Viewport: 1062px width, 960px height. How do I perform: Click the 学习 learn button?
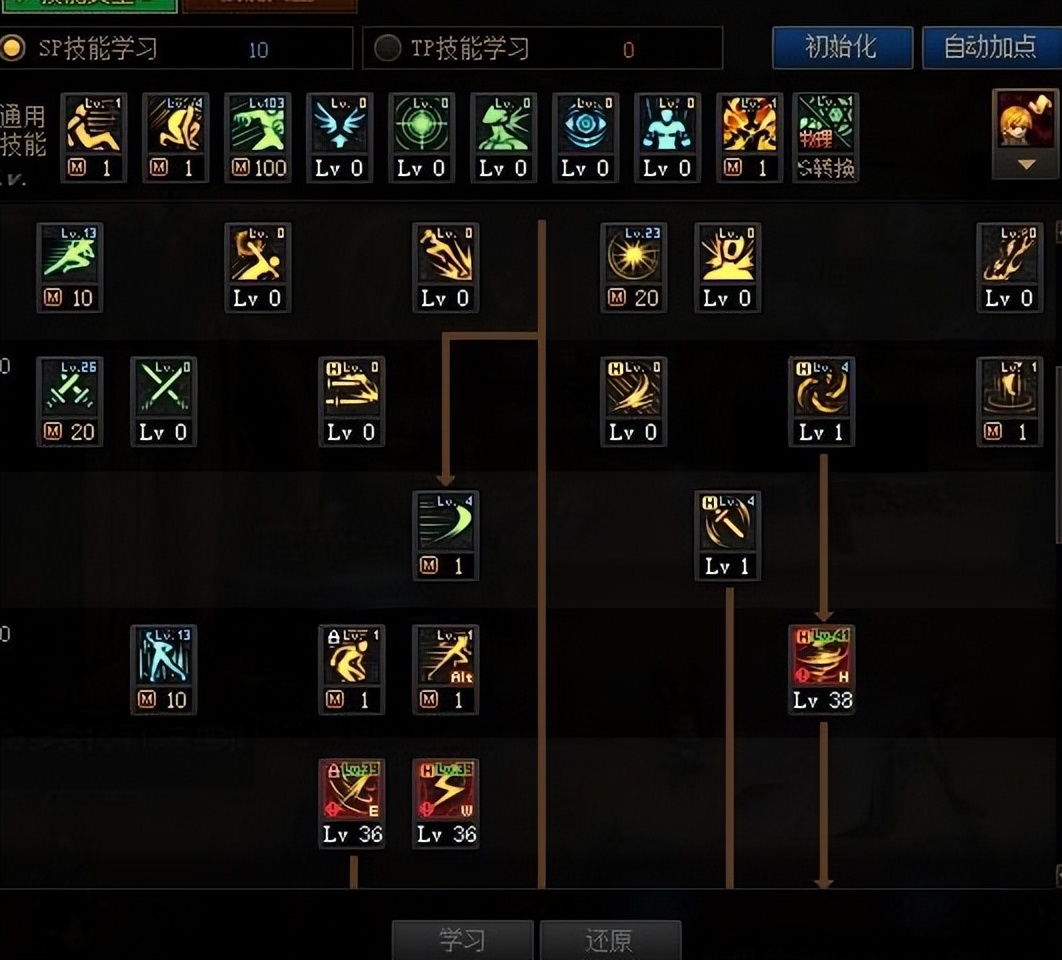click(462, 940)
